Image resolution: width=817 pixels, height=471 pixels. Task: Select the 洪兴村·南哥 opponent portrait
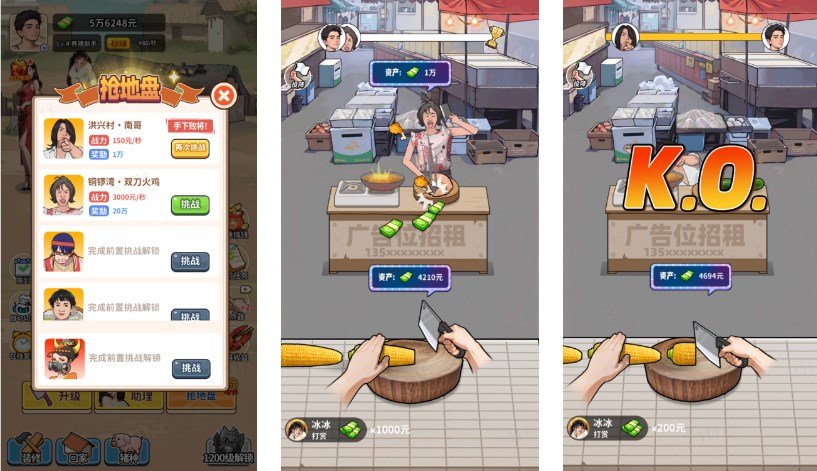pyautogui.click(x=63, y=139)
